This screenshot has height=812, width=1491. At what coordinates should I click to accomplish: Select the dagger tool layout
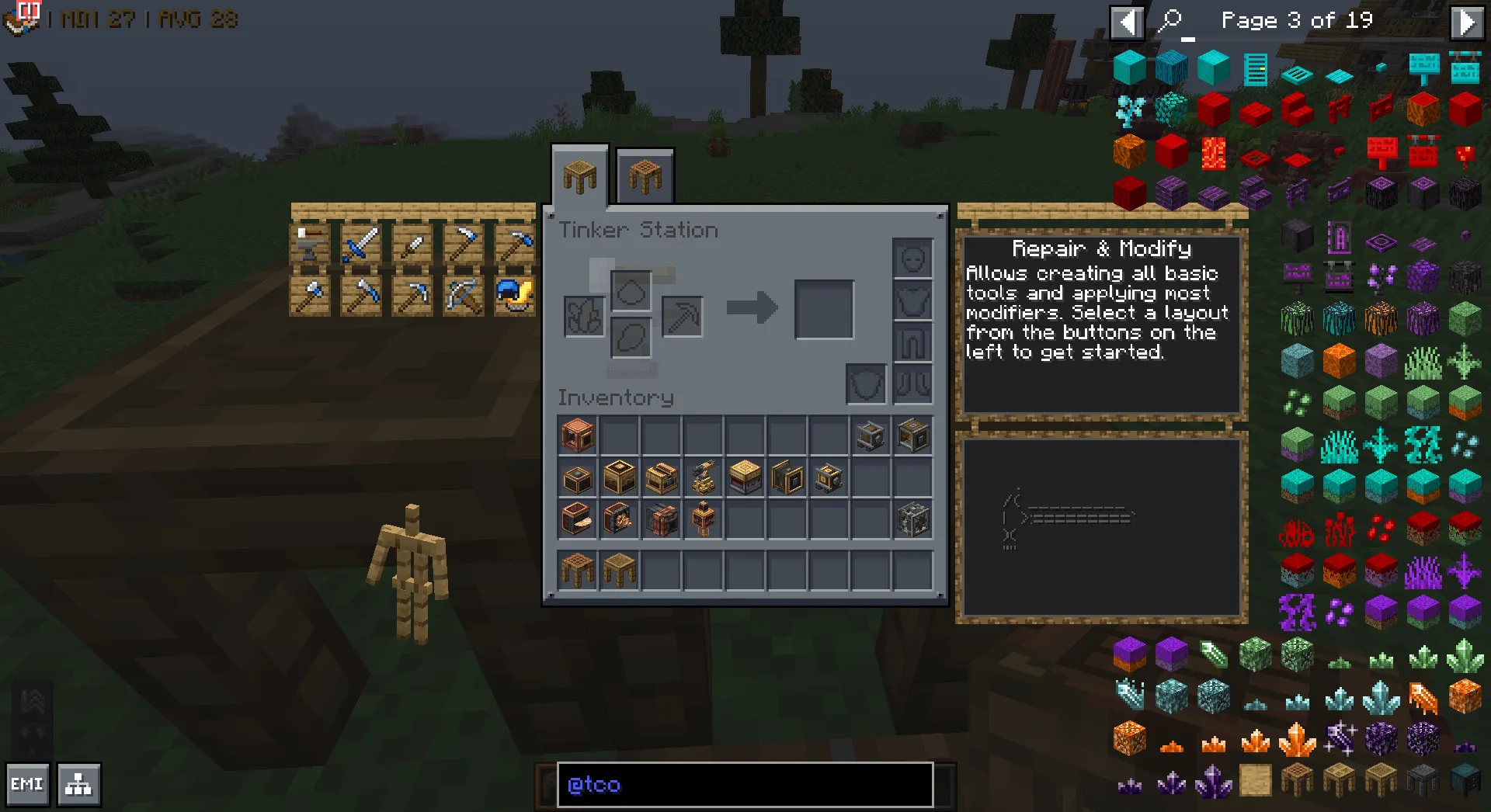(x=412, y=245)
